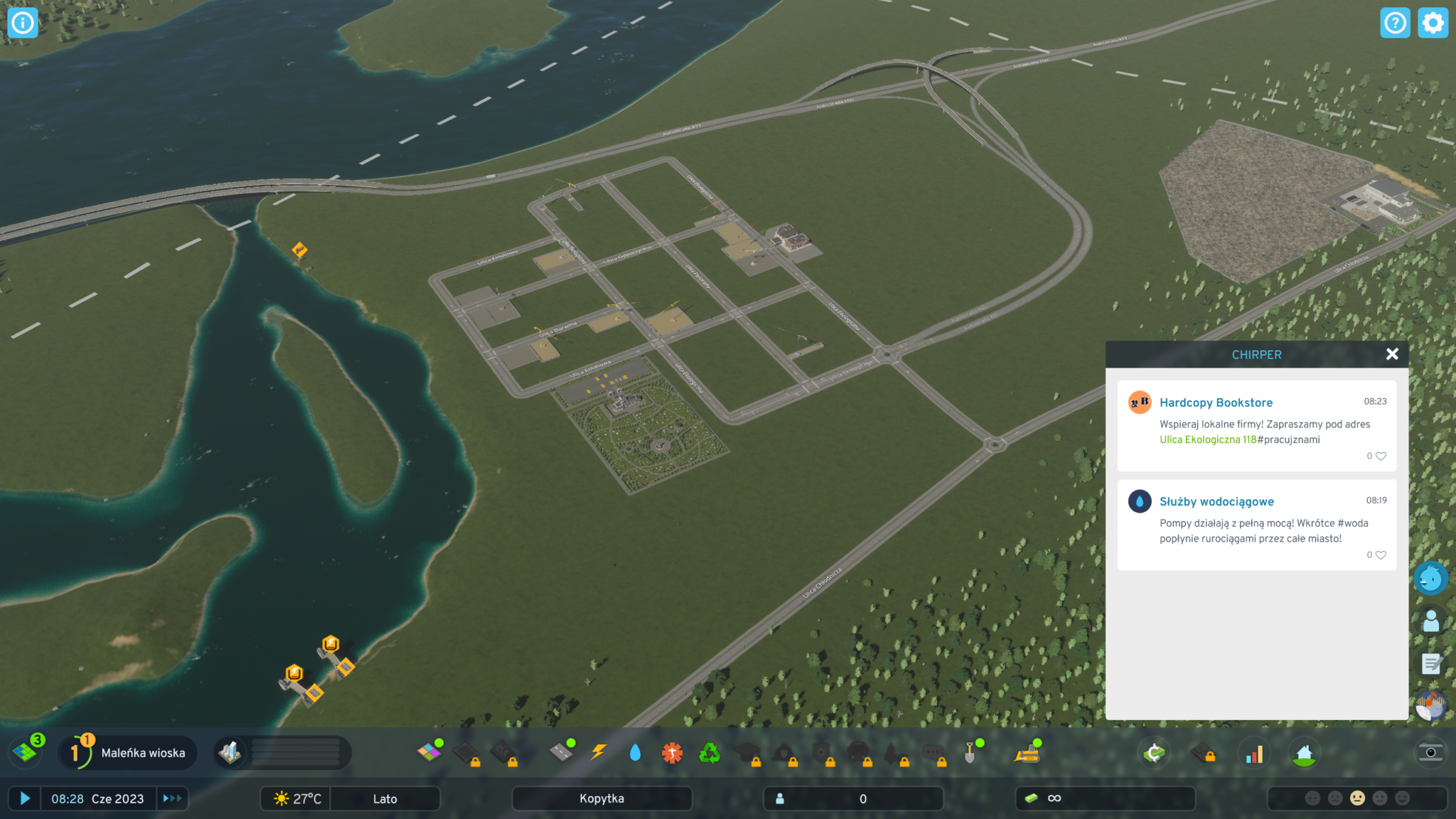
Task: Open the gear settings menu
Action: click(1433, 23)
